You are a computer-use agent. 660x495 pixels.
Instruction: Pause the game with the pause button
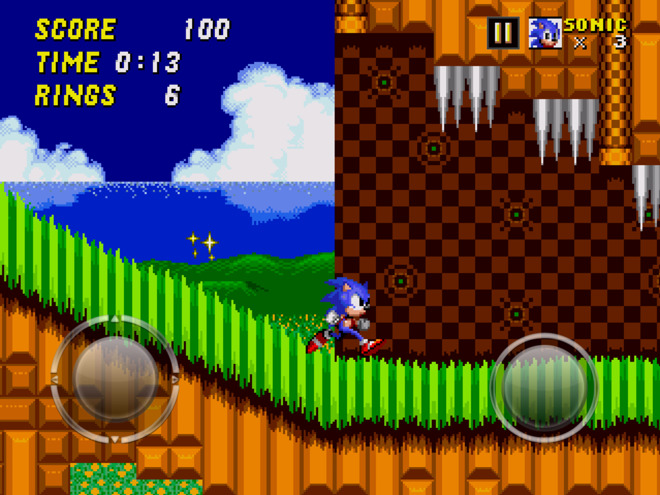502,33
